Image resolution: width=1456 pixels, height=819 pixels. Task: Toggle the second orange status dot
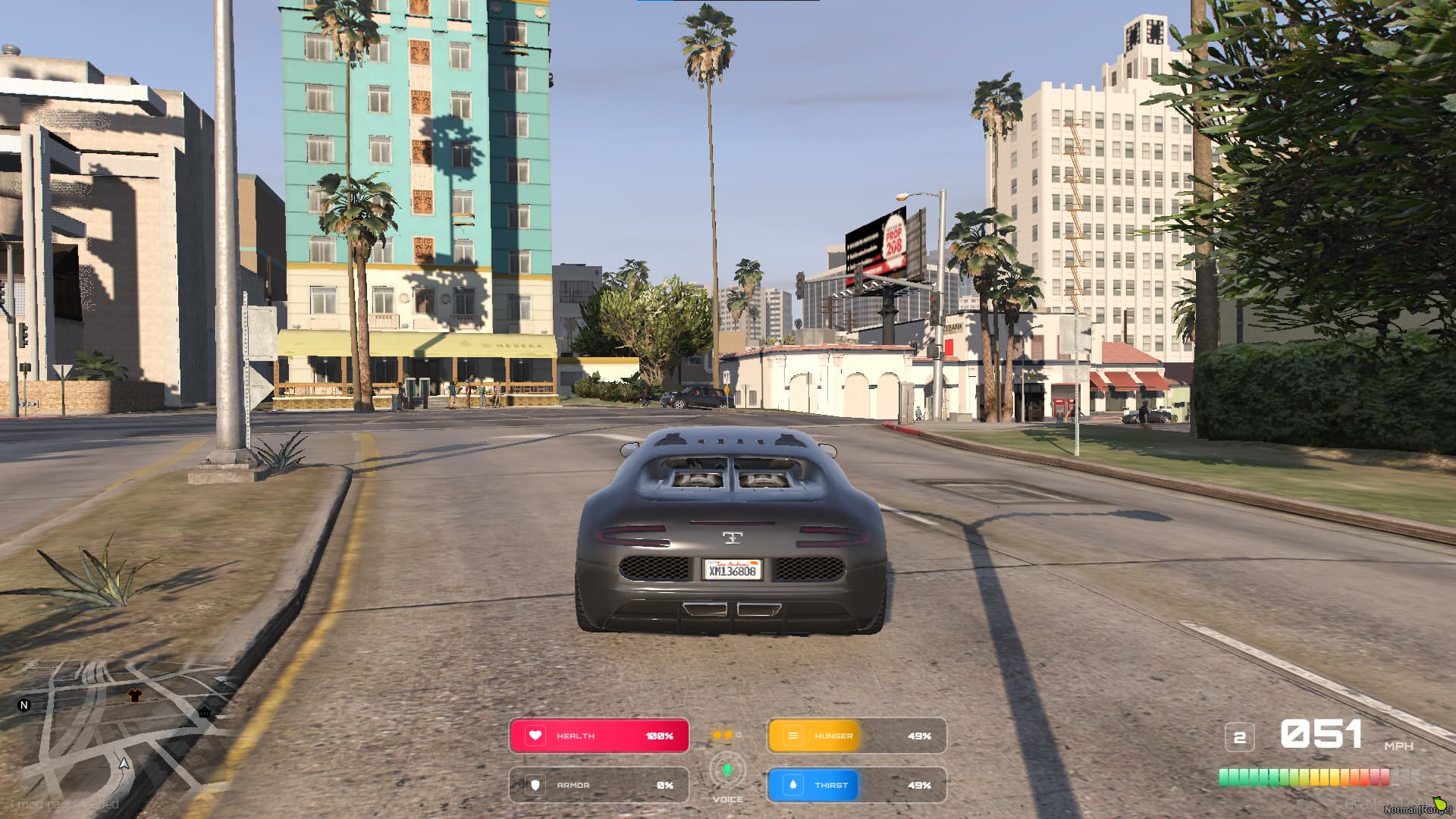click(x=729, y=735)
